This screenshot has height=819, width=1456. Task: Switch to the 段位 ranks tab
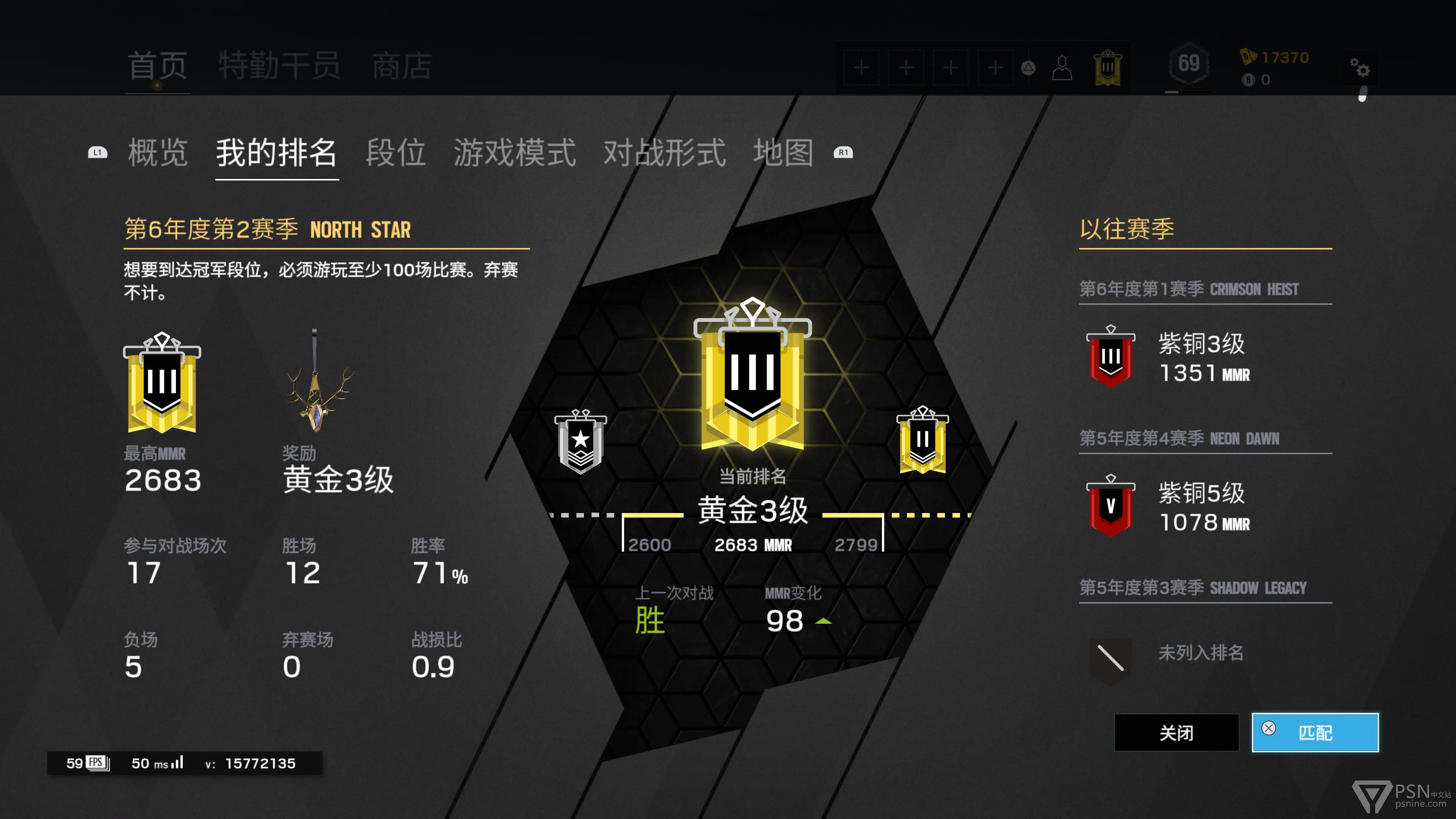click(x=395, y=152)
